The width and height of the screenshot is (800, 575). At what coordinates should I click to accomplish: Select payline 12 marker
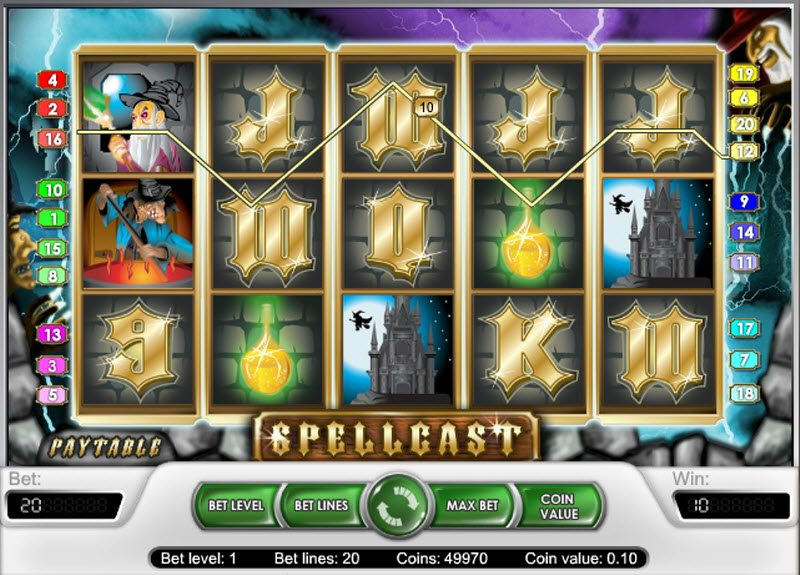pos(743,151)
